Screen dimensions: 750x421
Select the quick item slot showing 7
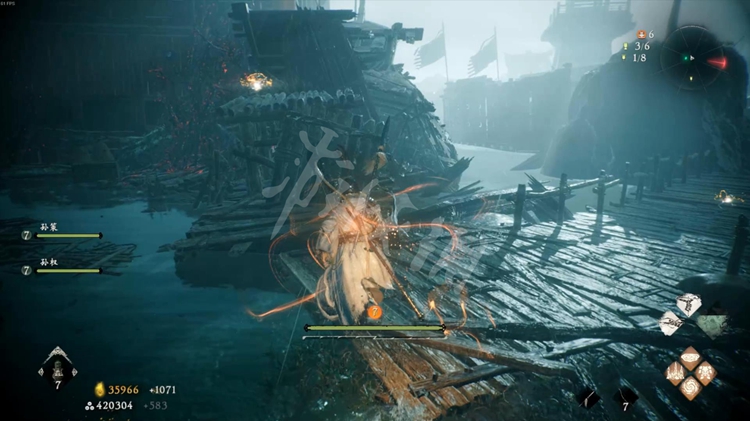[x=627, y=398]
